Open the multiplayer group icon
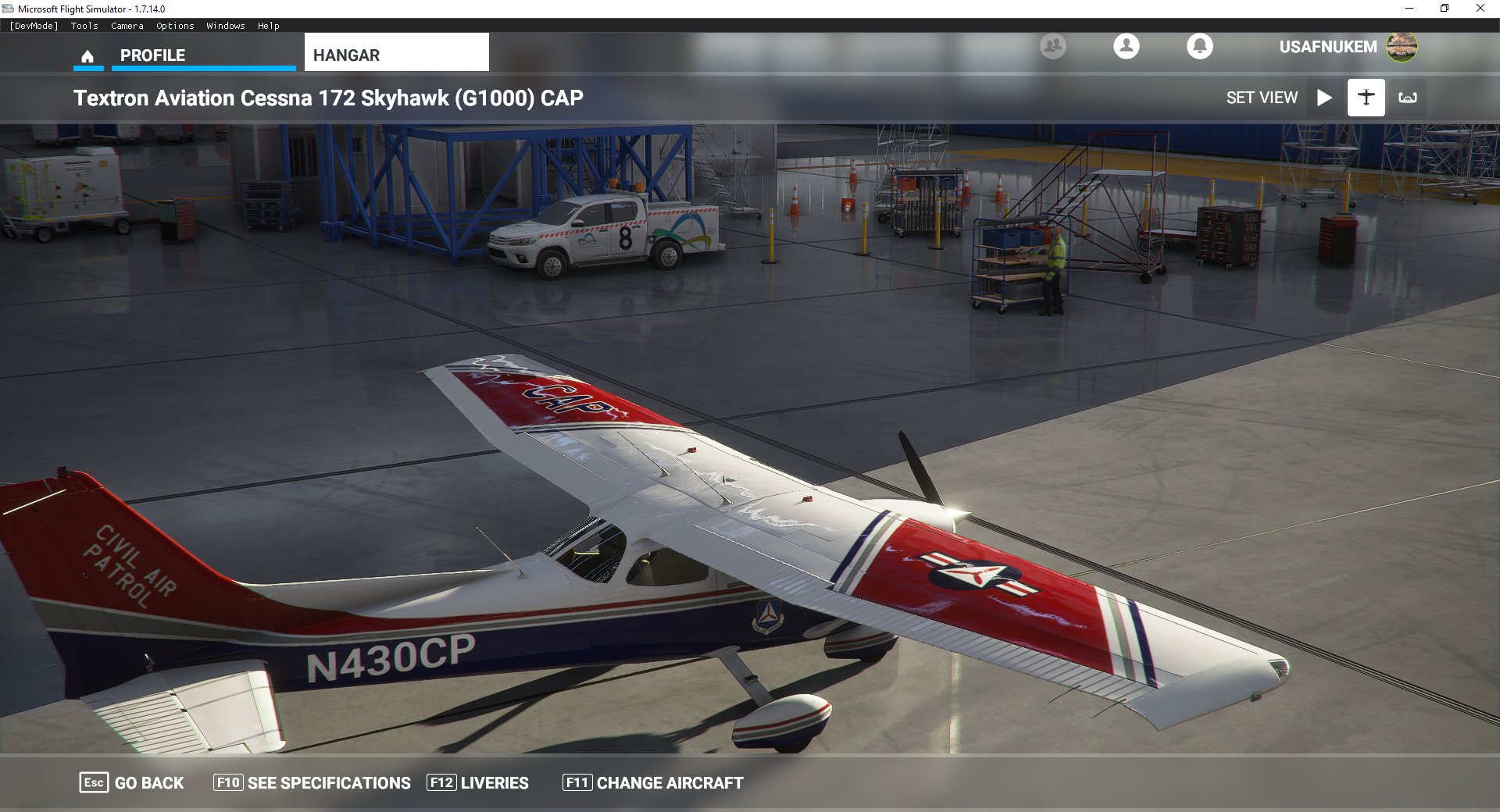This screenshot has height=812, width=1500. (1052, 47)
